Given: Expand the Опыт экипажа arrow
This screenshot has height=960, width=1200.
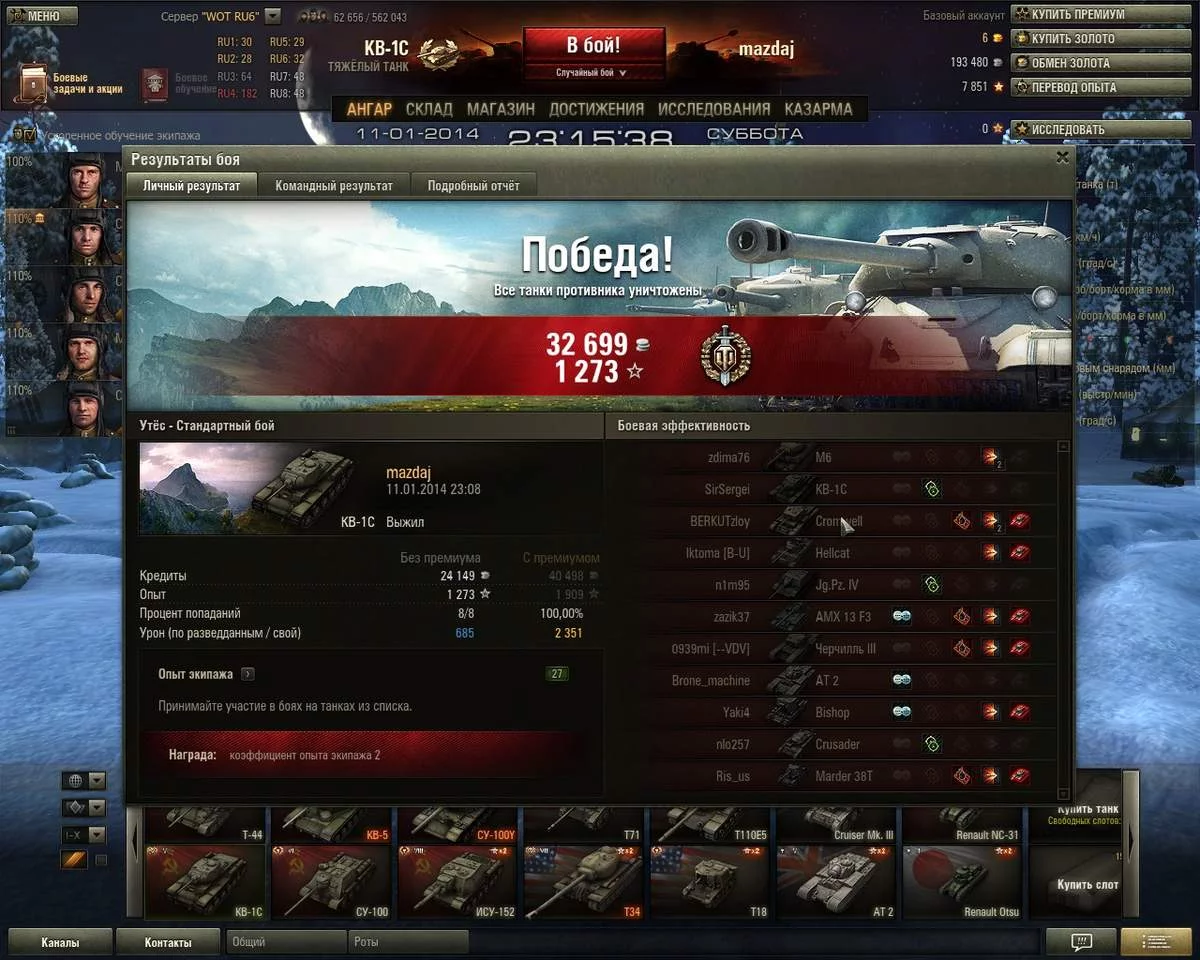Looking at the screenshot, I should [x=248, y=674].
